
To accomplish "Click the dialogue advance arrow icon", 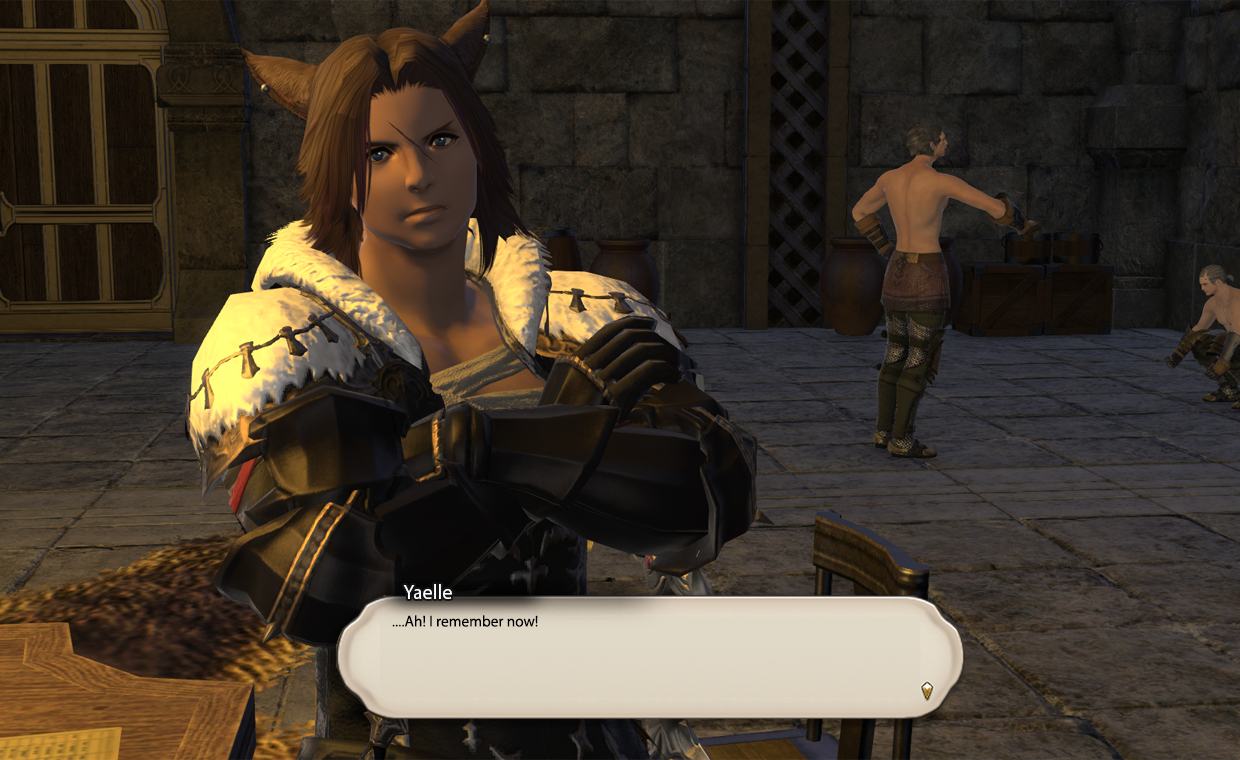I will click(x=927, y=690).
